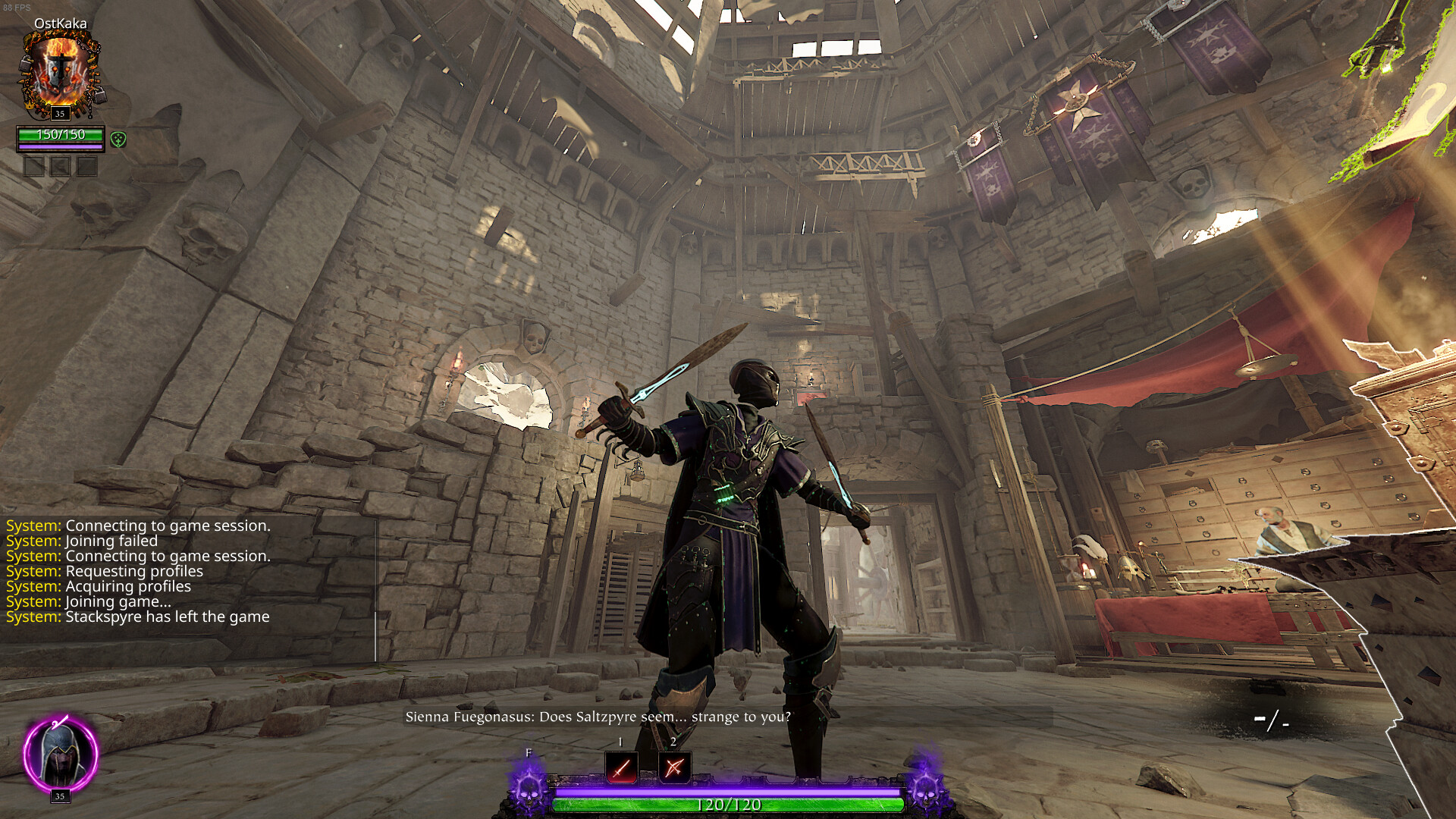Click your own hooded character portrait
The image size is (1456, 819).
[x=60, y=754]
